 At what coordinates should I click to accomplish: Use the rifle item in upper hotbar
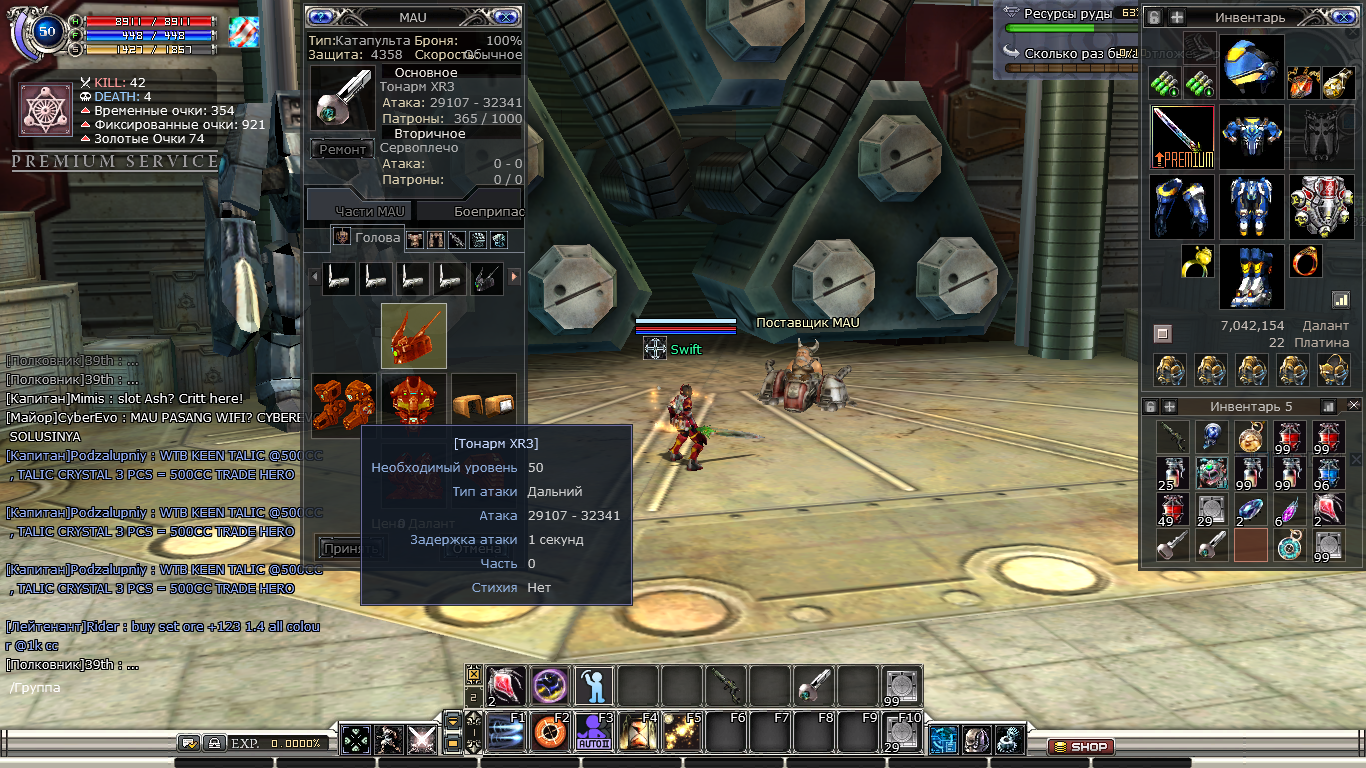click(726, 686)
